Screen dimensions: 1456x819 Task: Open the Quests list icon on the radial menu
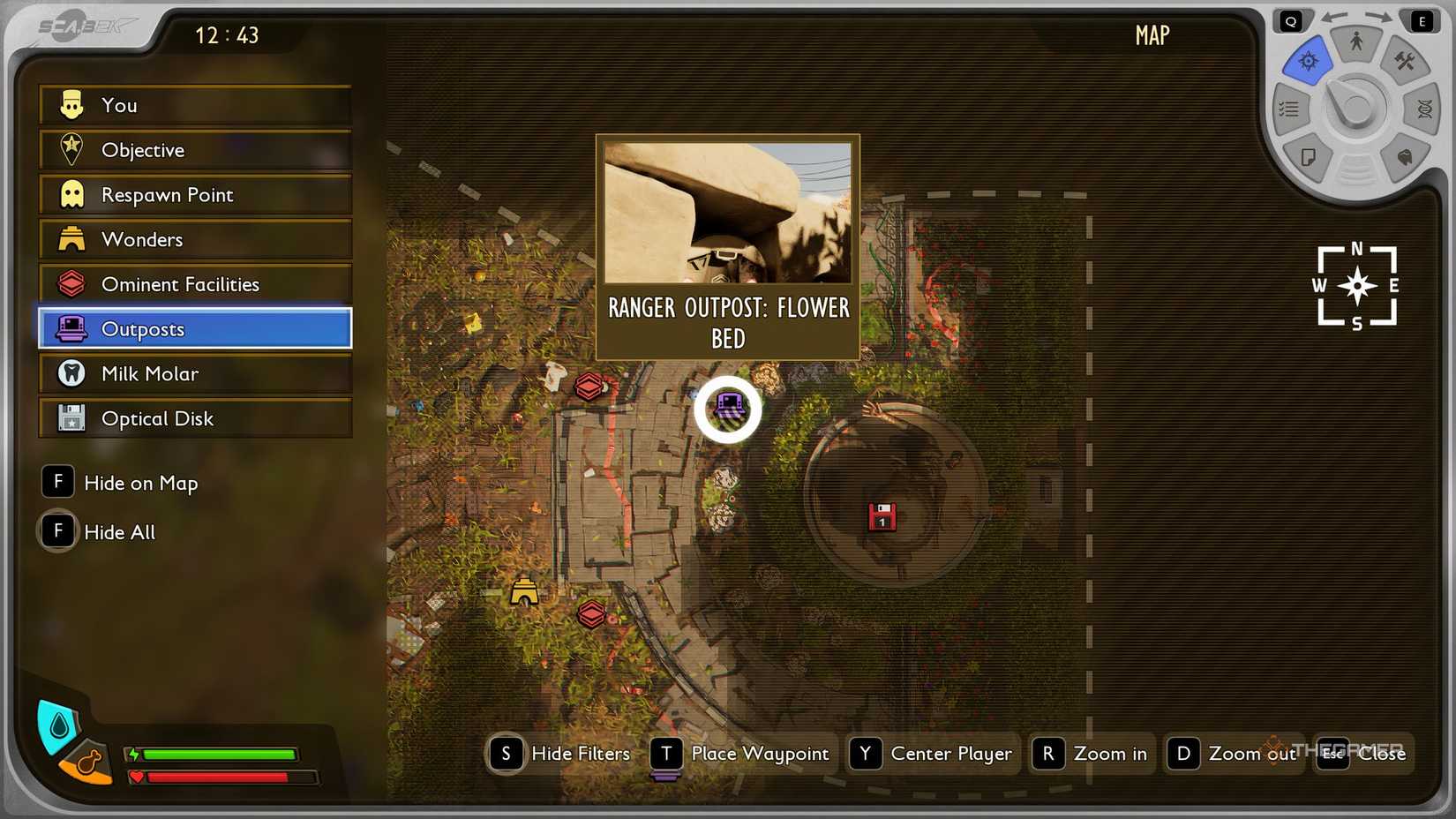click(1289, 109)
